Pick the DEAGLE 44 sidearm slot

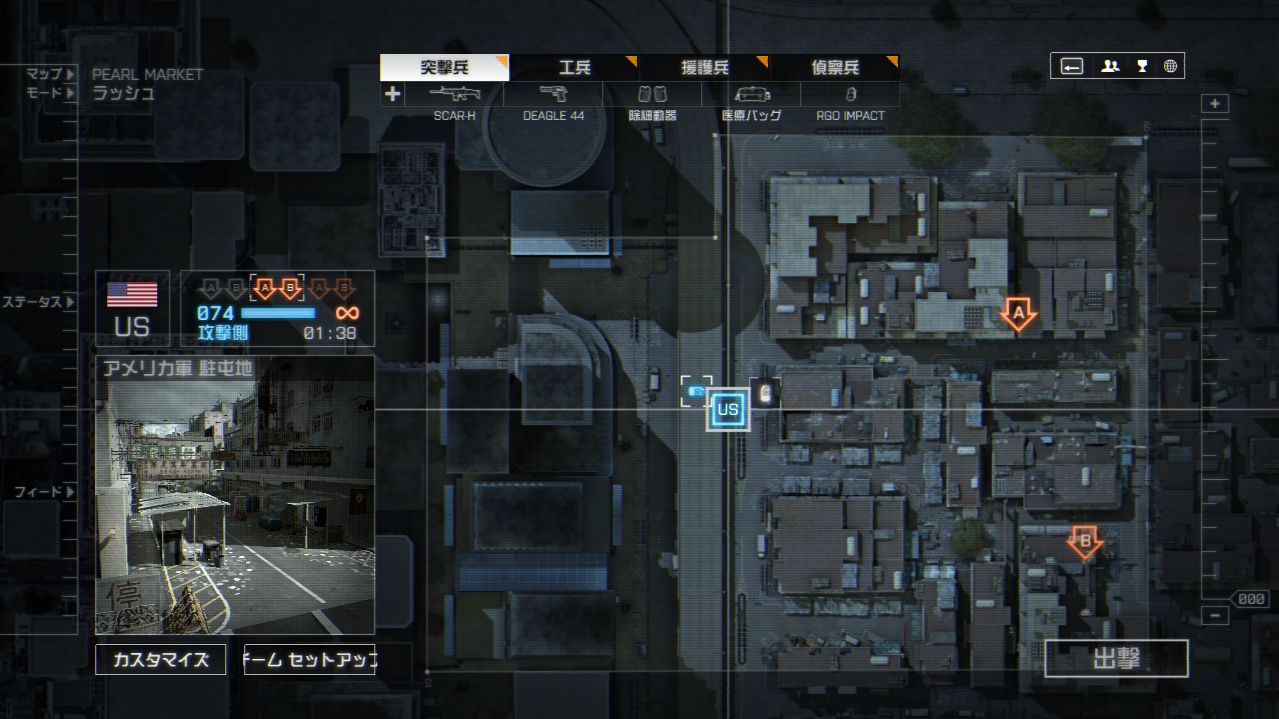553,95
